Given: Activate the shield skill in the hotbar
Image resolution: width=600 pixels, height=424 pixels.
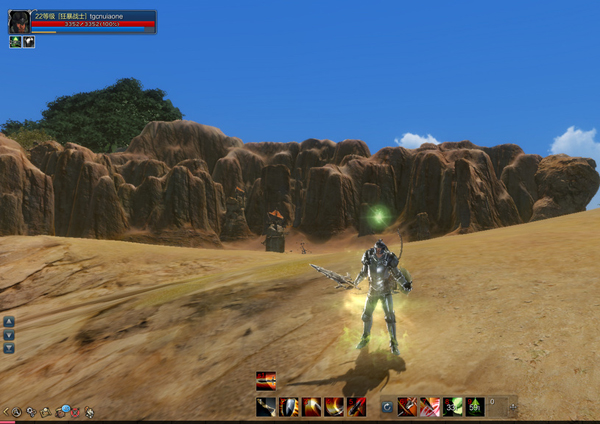Looking at the screenshot, I should tap(289, 406).
